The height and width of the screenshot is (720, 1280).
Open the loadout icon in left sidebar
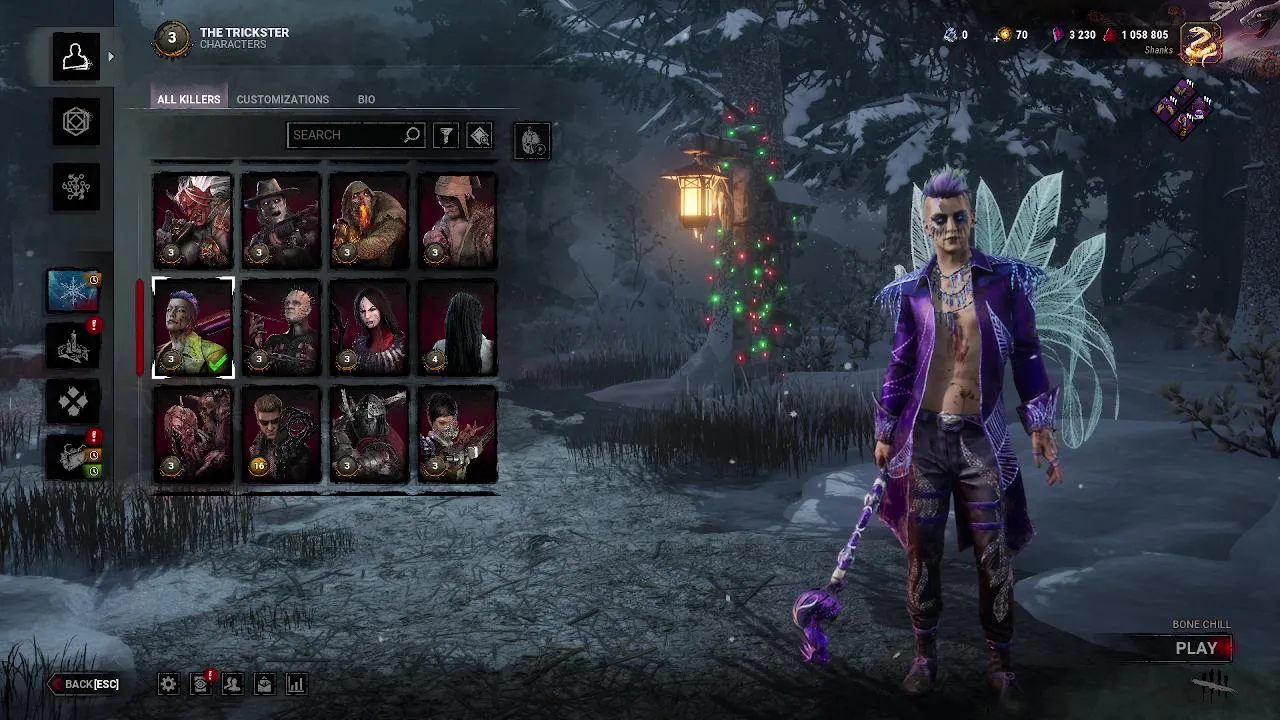click(x=76, y=122)
